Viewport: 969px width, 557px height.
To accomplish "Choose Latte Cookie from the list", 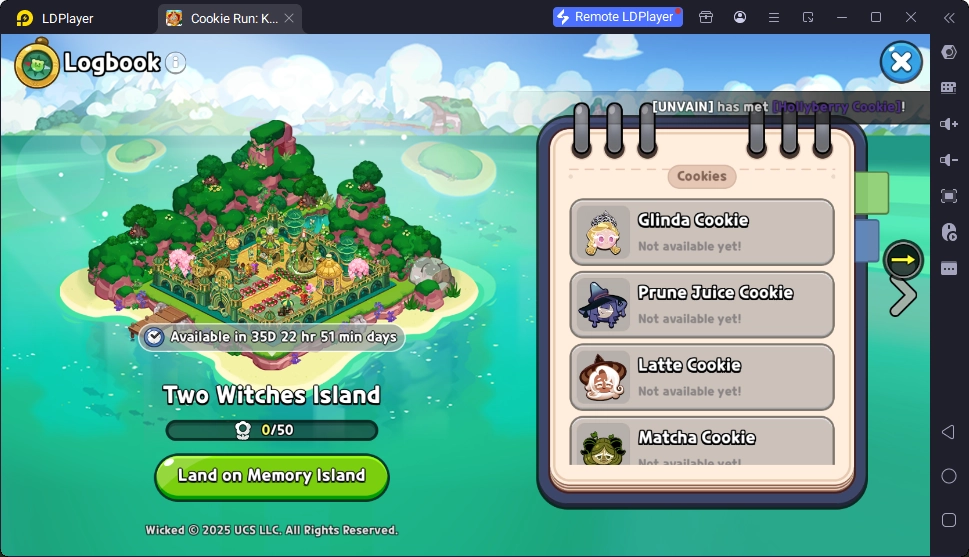I will point(701,377).
